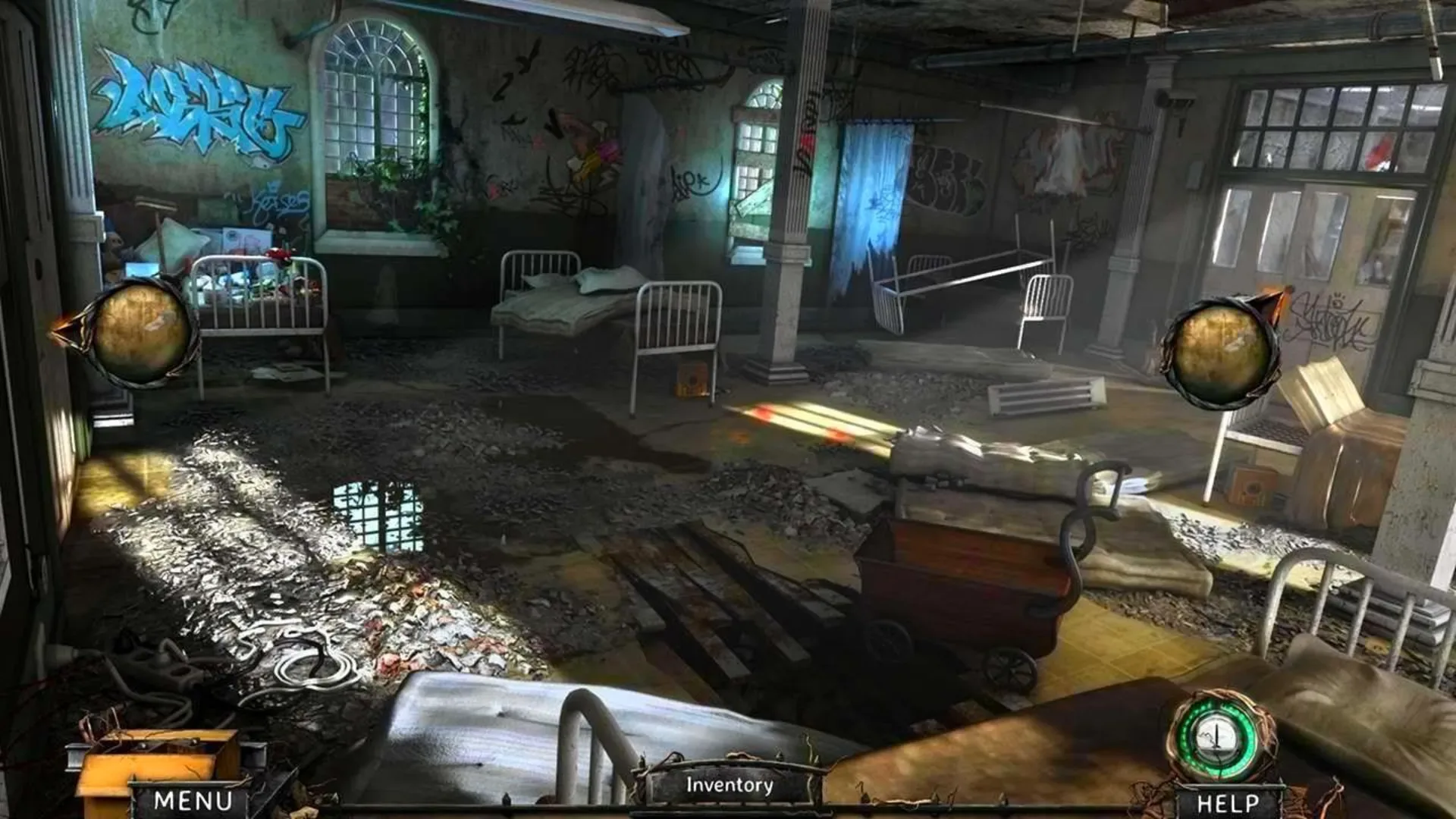This screenshot has width=1456, height=819.
Task: Open the Inventory bar
Action: point(726,786)
